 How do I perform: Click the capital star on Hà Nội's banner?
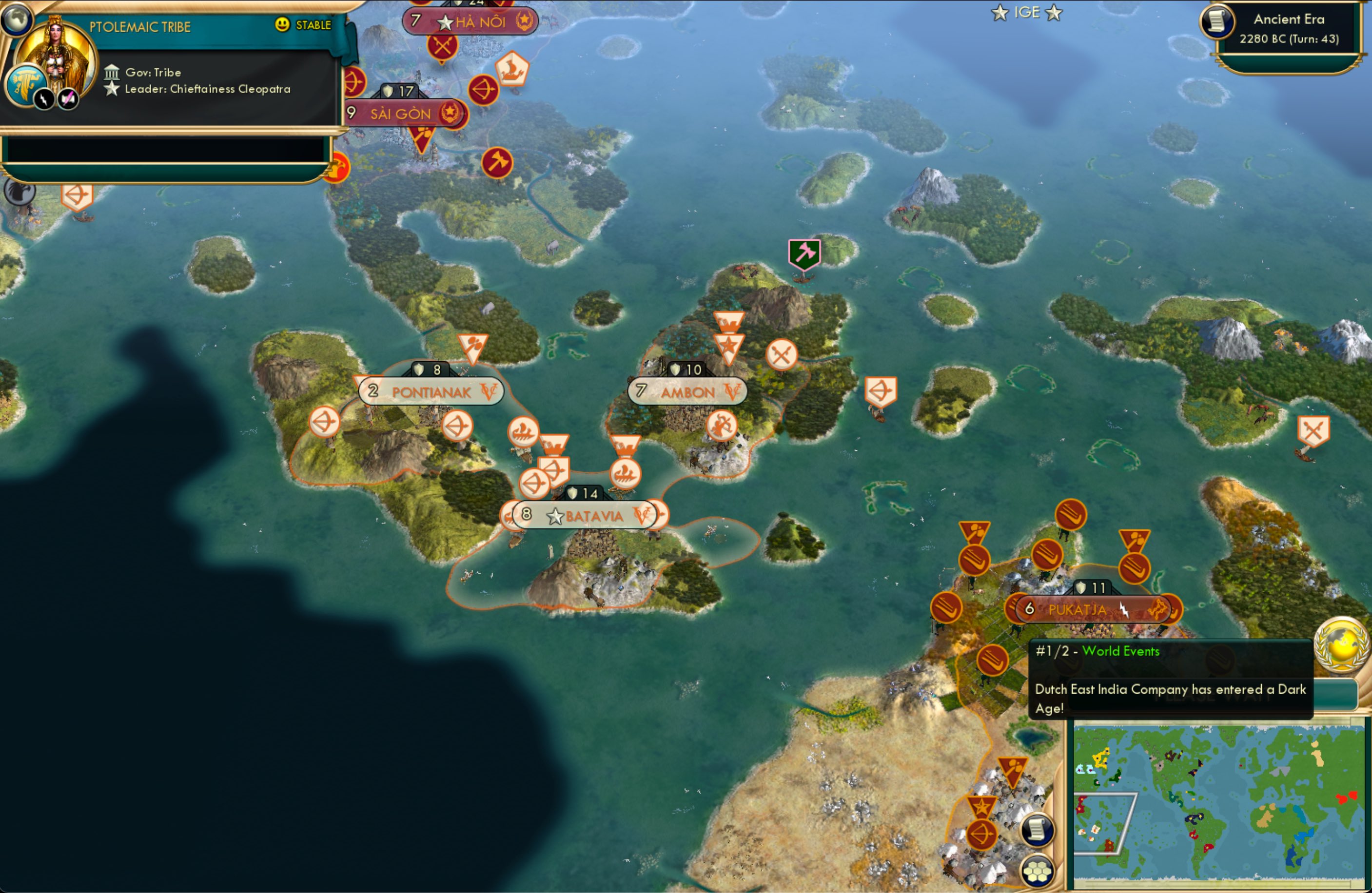(446, 21)
